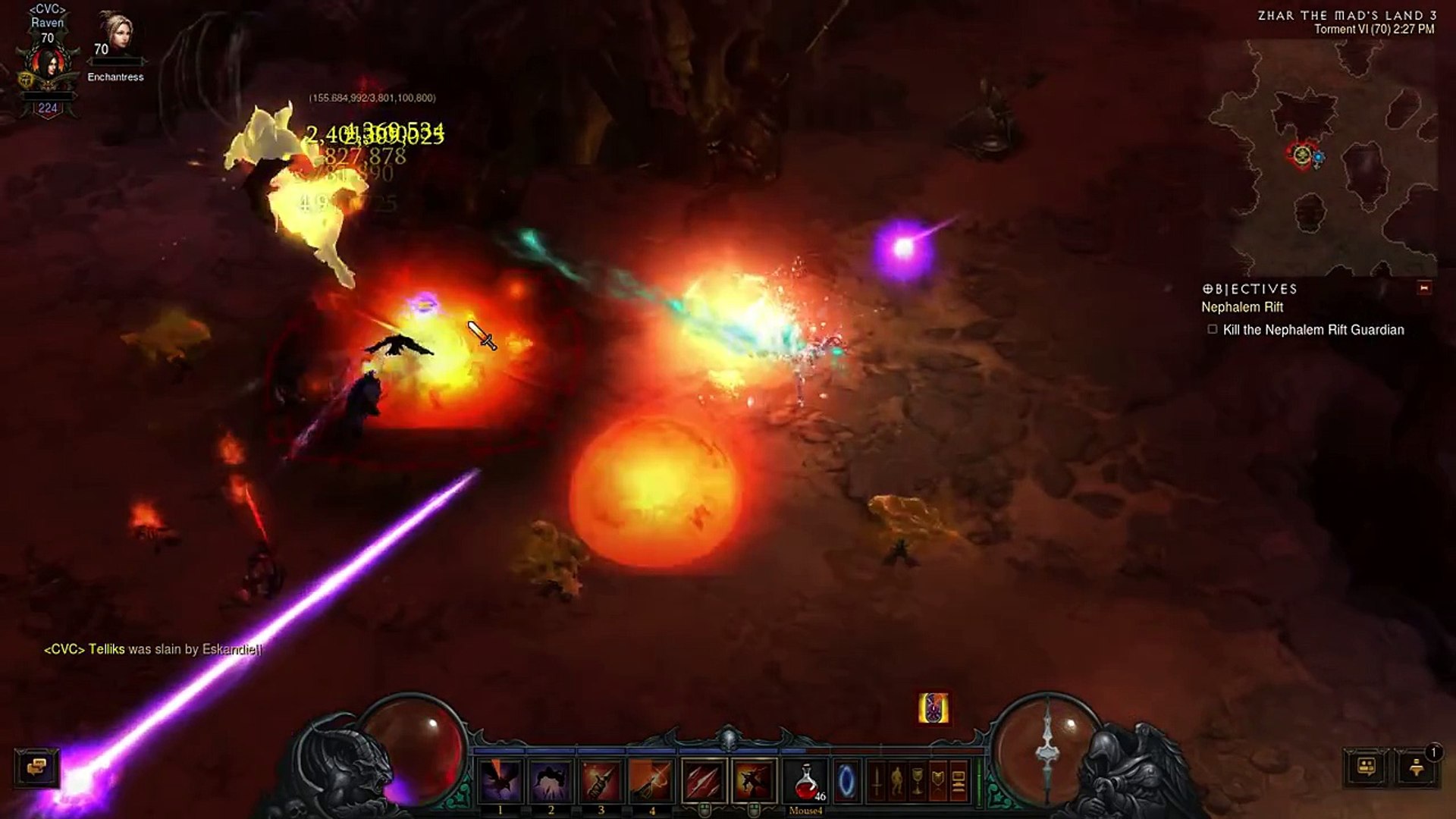This screenshot has height=819, width=1456.
Task: Open the blue town portal
Action: 846,781
